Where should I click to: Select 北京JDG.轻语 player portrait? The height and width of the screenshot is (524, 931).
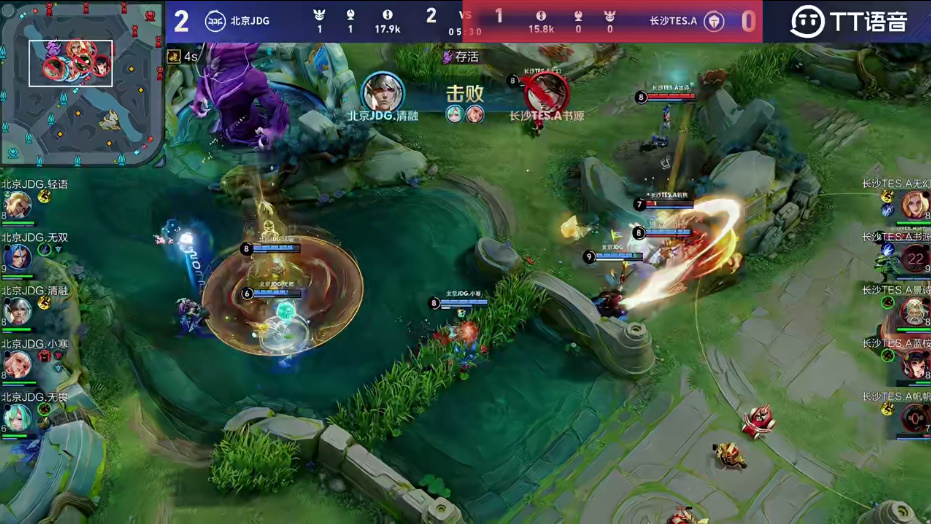coord(17,205)
